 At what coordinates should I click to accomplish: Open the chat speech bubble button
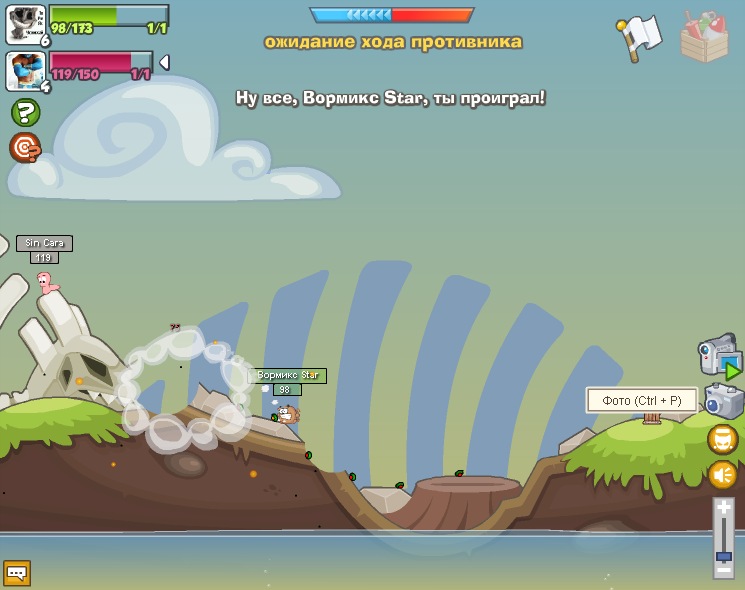(x=17, y=573)
